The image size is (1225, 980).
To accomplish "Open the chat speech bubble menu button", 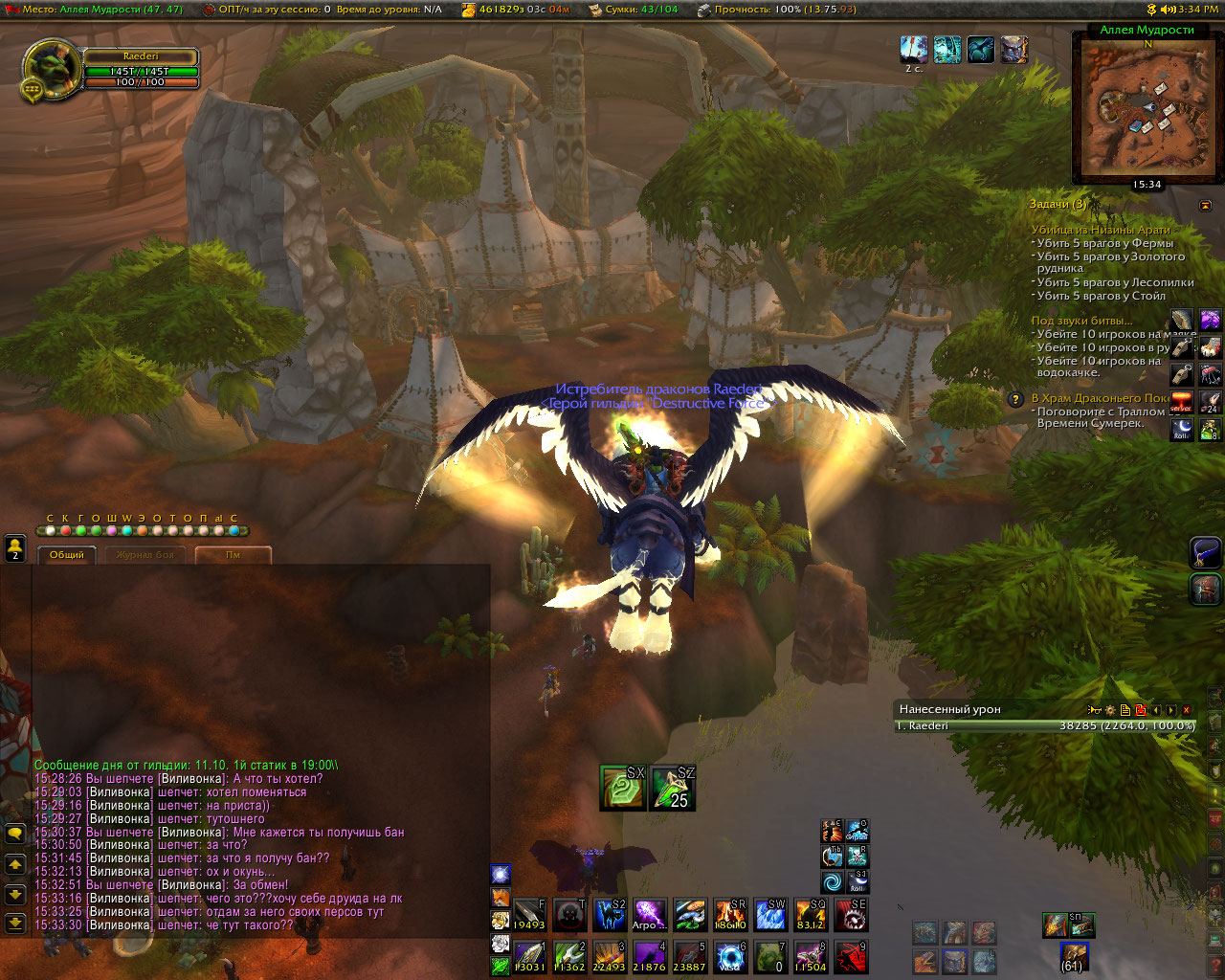I will (x=15, y=835).
